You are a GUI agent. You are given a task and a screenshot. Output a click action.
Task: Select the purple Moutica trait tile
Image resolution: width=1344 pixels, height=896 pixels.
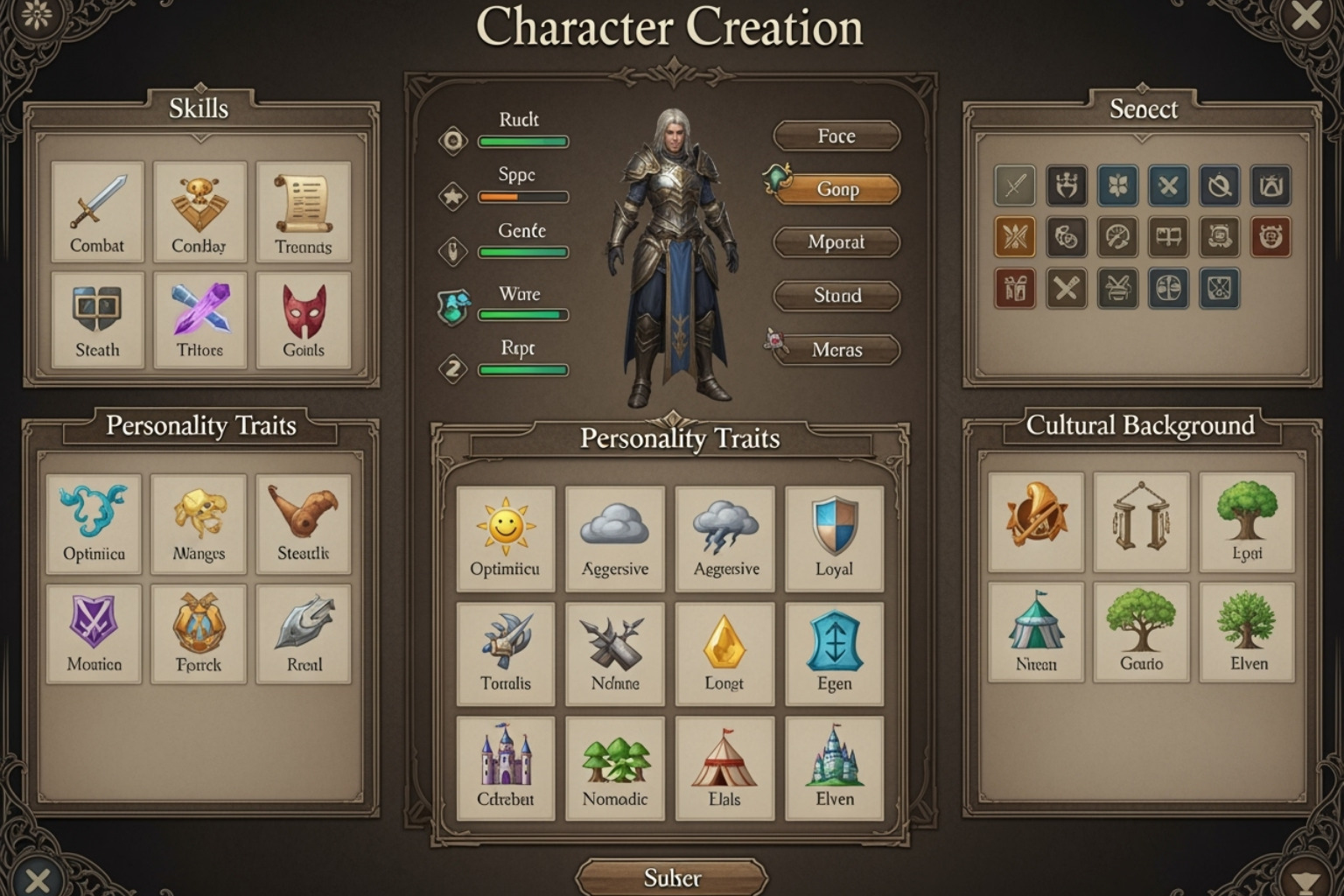94,633
